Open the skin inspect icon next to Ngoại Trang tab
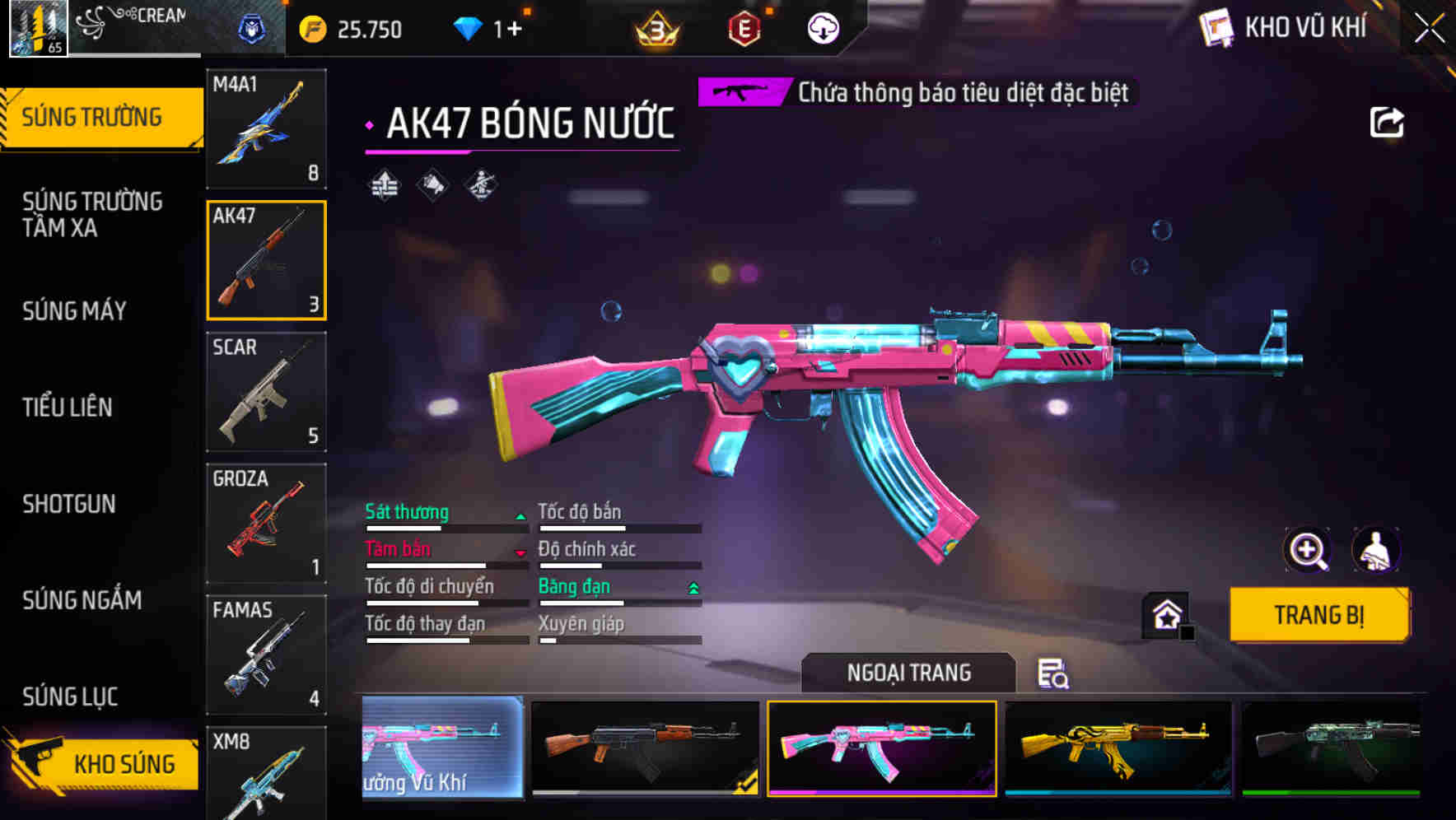 (x=1054, y=673)
